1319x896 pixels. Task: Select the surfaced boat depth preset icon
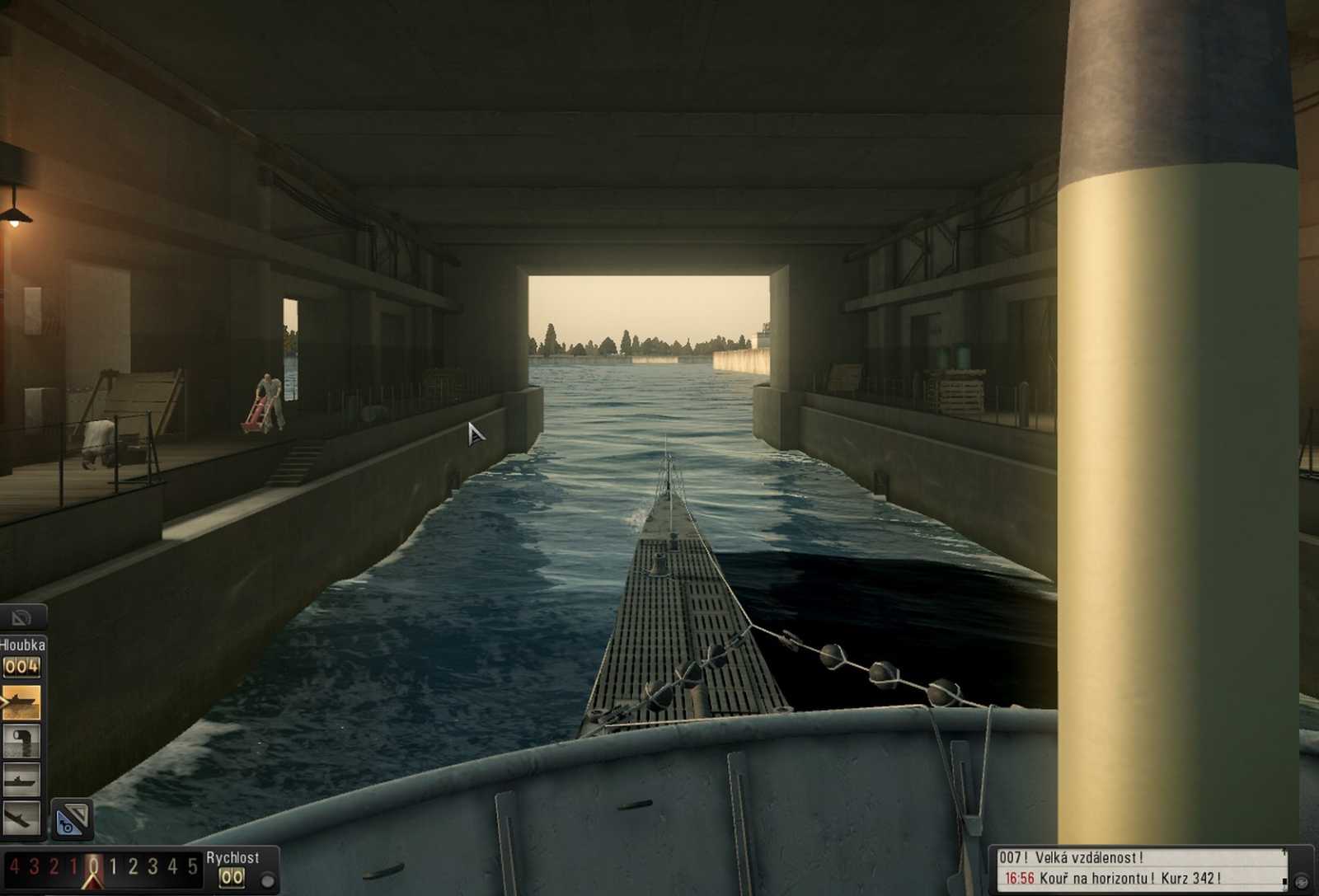tap(22, 702)
